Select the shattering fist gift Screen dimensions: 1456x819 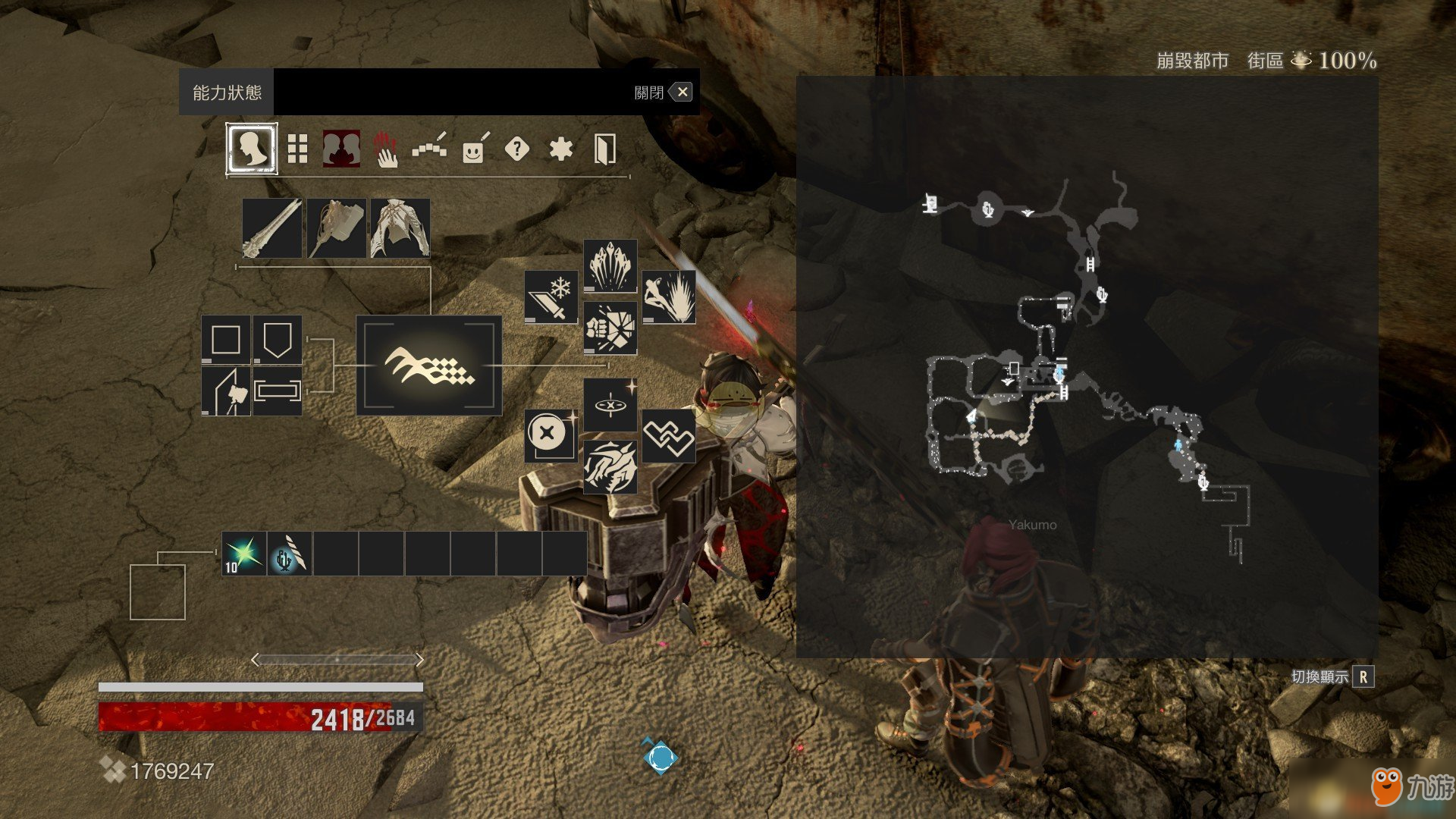[x=610, y=328]
